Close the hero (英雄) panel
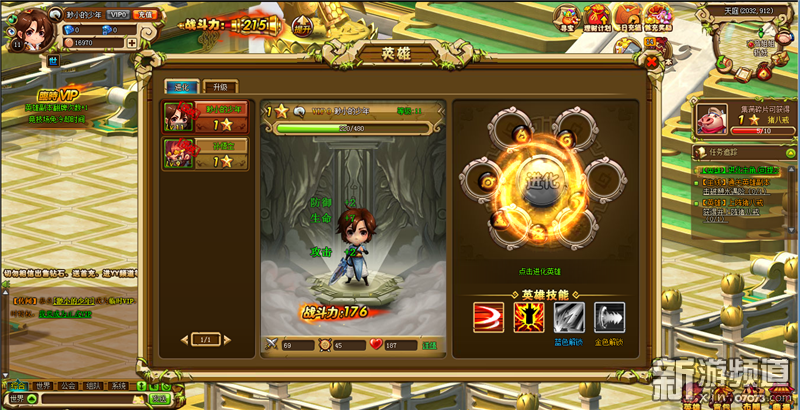Image resolution: width=800 pixels, height=410 pixels. click(652, 60)
